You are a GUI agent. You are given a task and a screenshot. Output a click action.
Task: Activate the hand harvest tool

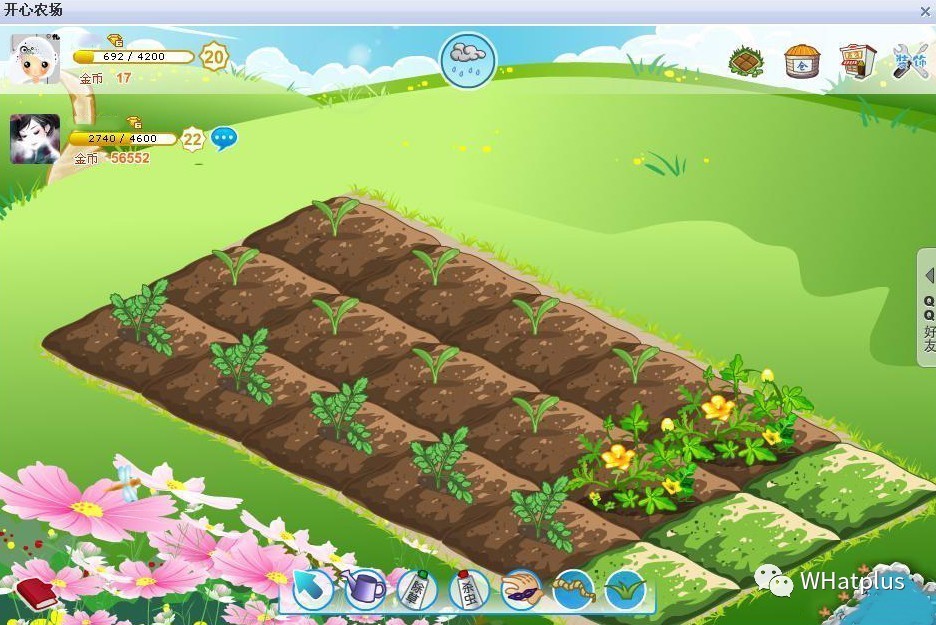[520, 589]
